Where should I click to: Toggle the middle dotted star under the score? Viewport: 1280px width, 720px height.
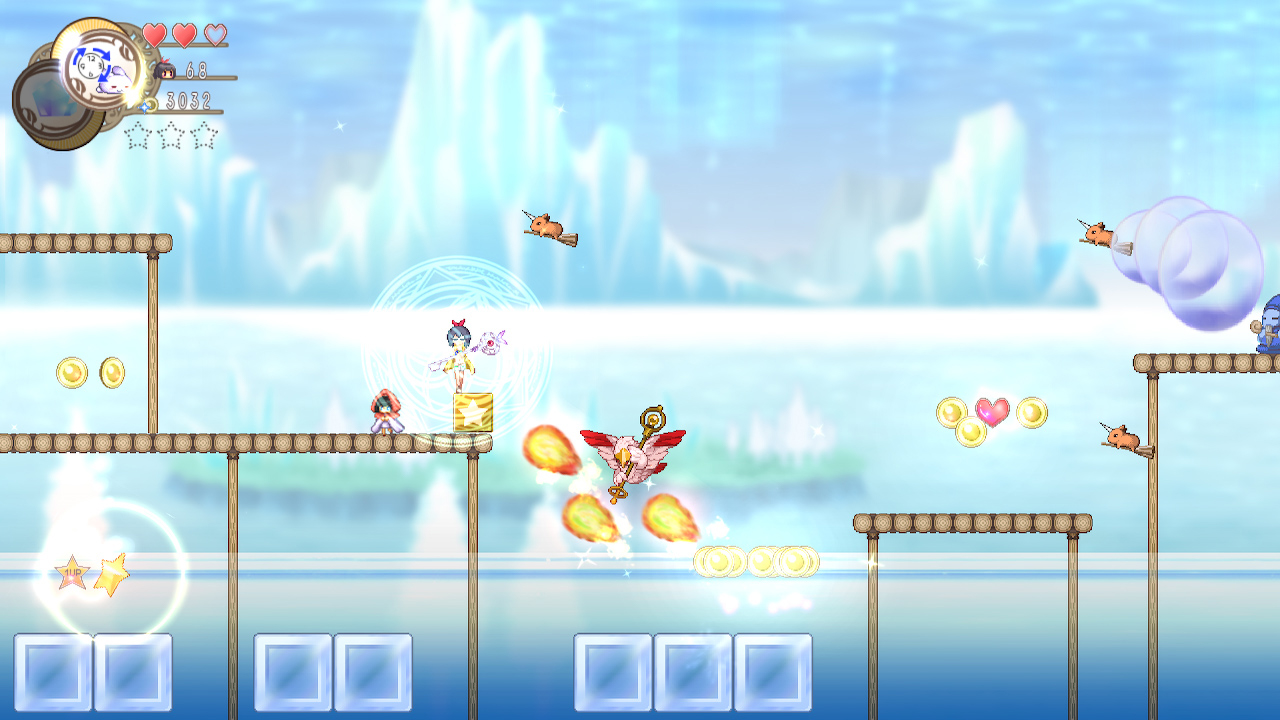coord(171,133)
